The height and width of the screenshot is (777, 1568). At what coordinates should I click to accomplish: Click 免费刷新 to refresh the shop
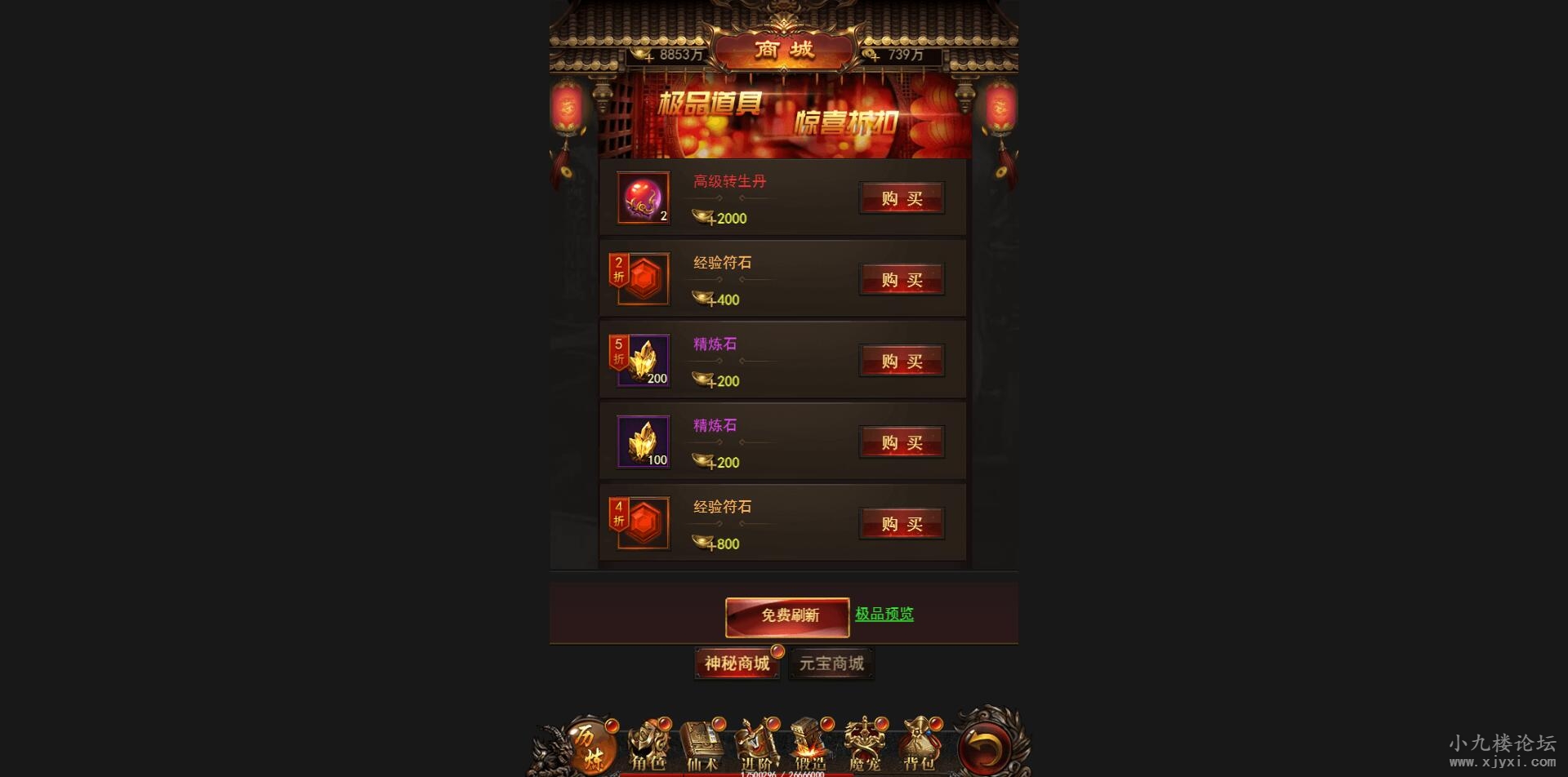pyautogui.click(x=787, y=615)
